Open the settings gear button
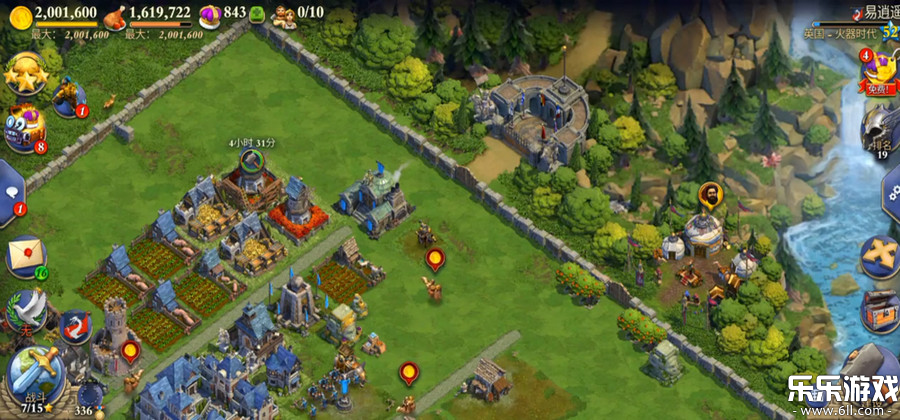This screenshot has height=420, width=900. coord(890,190)
